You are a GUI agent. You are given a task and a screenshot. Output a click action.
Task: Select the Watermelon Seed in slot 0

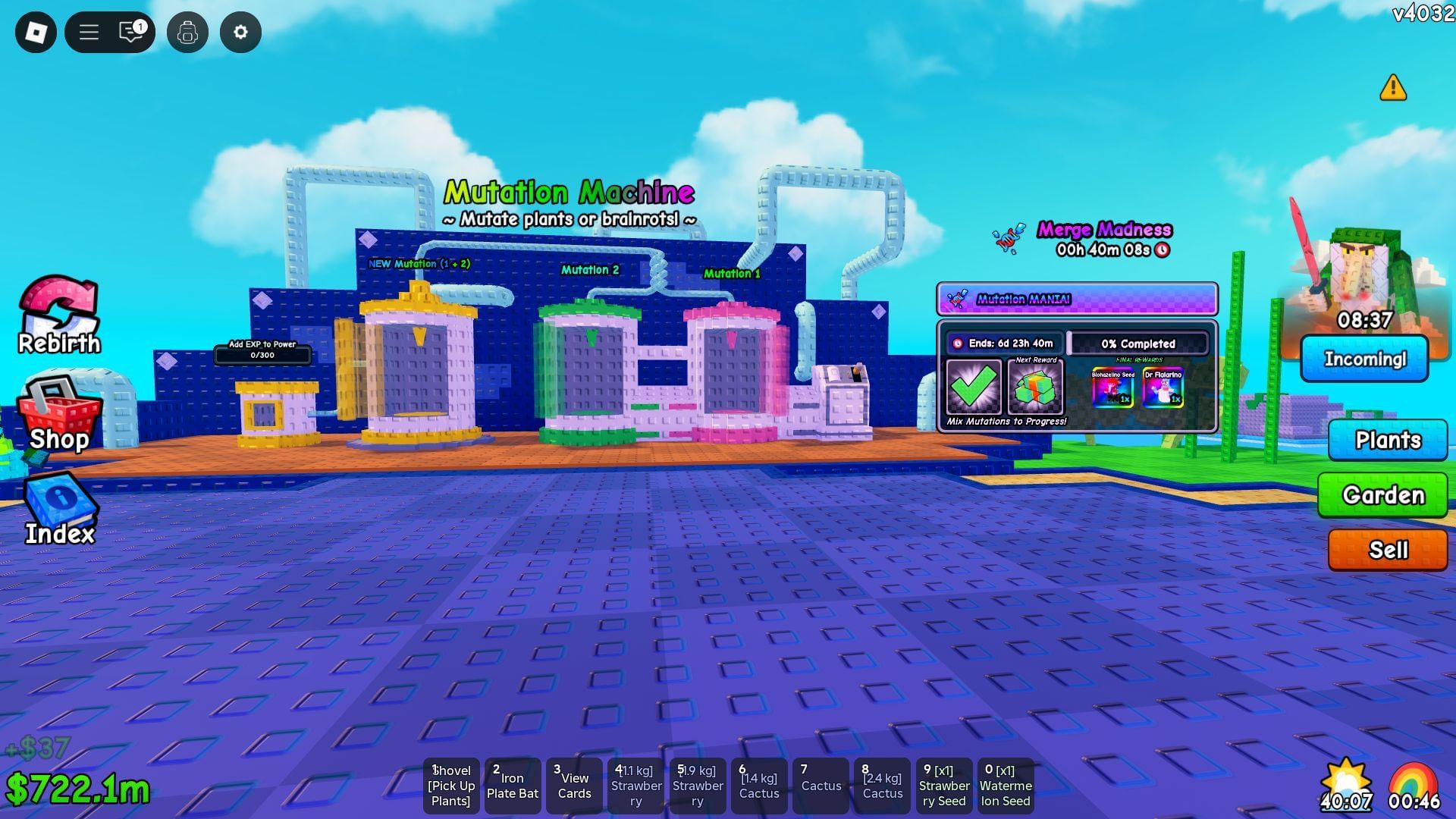click(1006, 785)
